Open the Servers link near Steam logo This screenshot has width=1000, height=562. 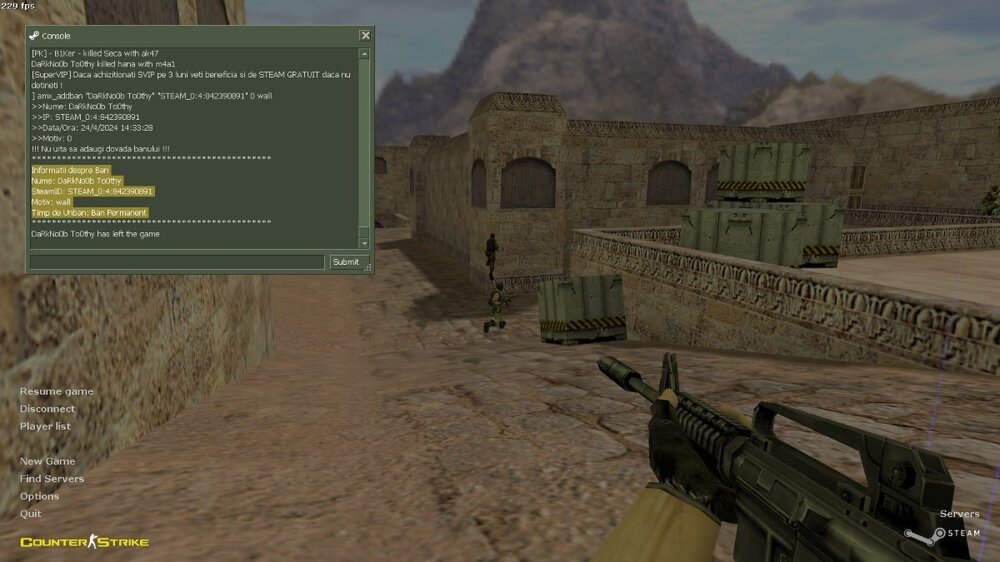tap(959, 514)
